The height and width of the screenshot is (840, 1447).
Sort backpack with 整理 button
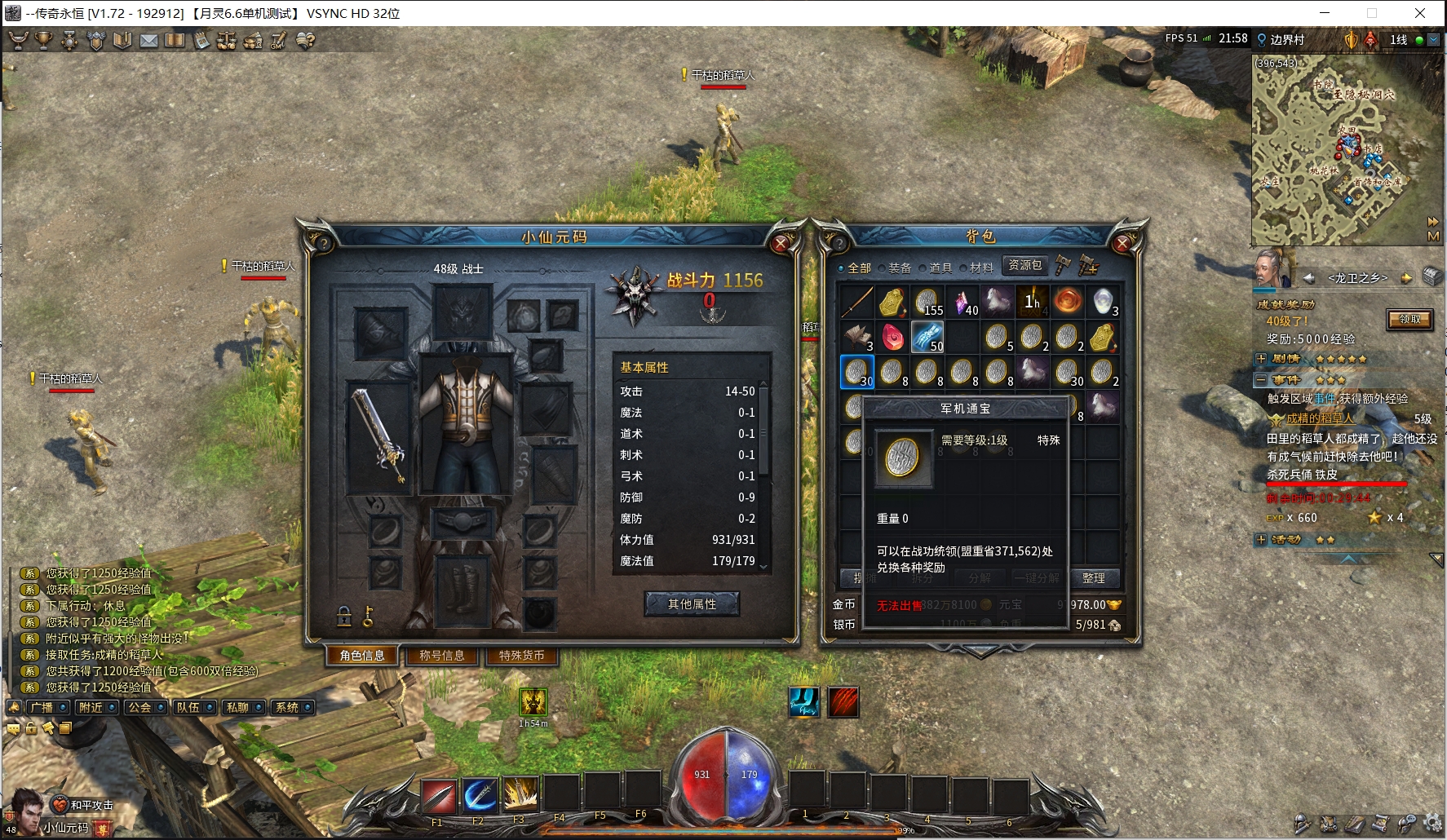(x=1093, y=578)
